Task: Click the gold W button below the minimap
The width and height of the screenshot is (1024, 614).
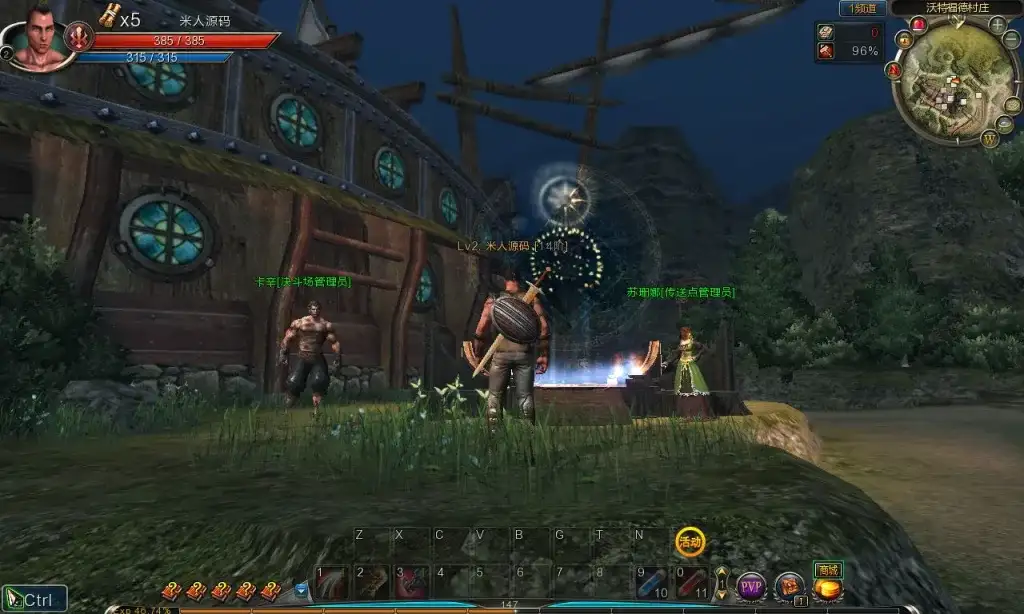Action: (990, 140)
